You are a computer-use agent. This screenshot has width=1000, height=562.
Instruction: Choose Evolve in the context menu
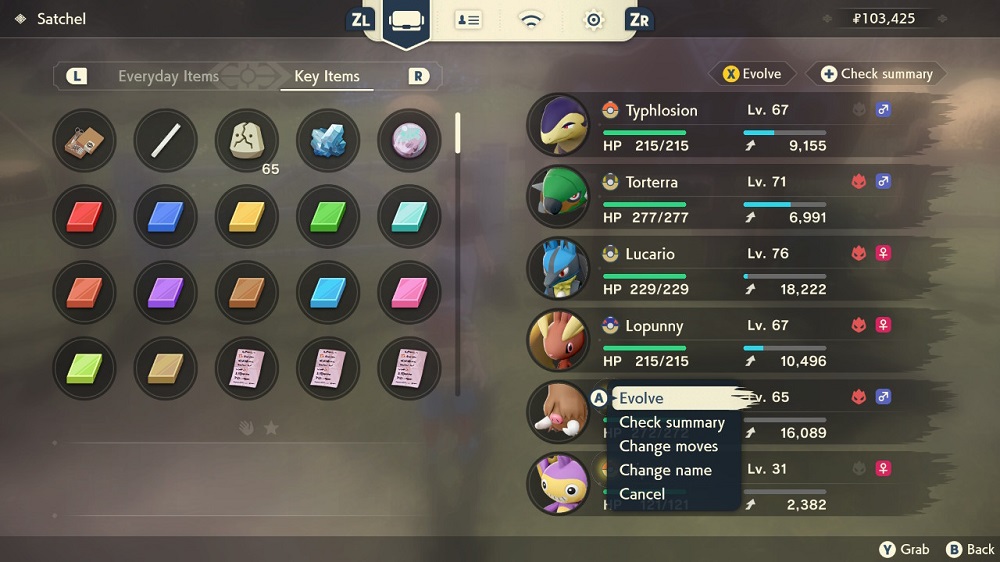point(641,398)
